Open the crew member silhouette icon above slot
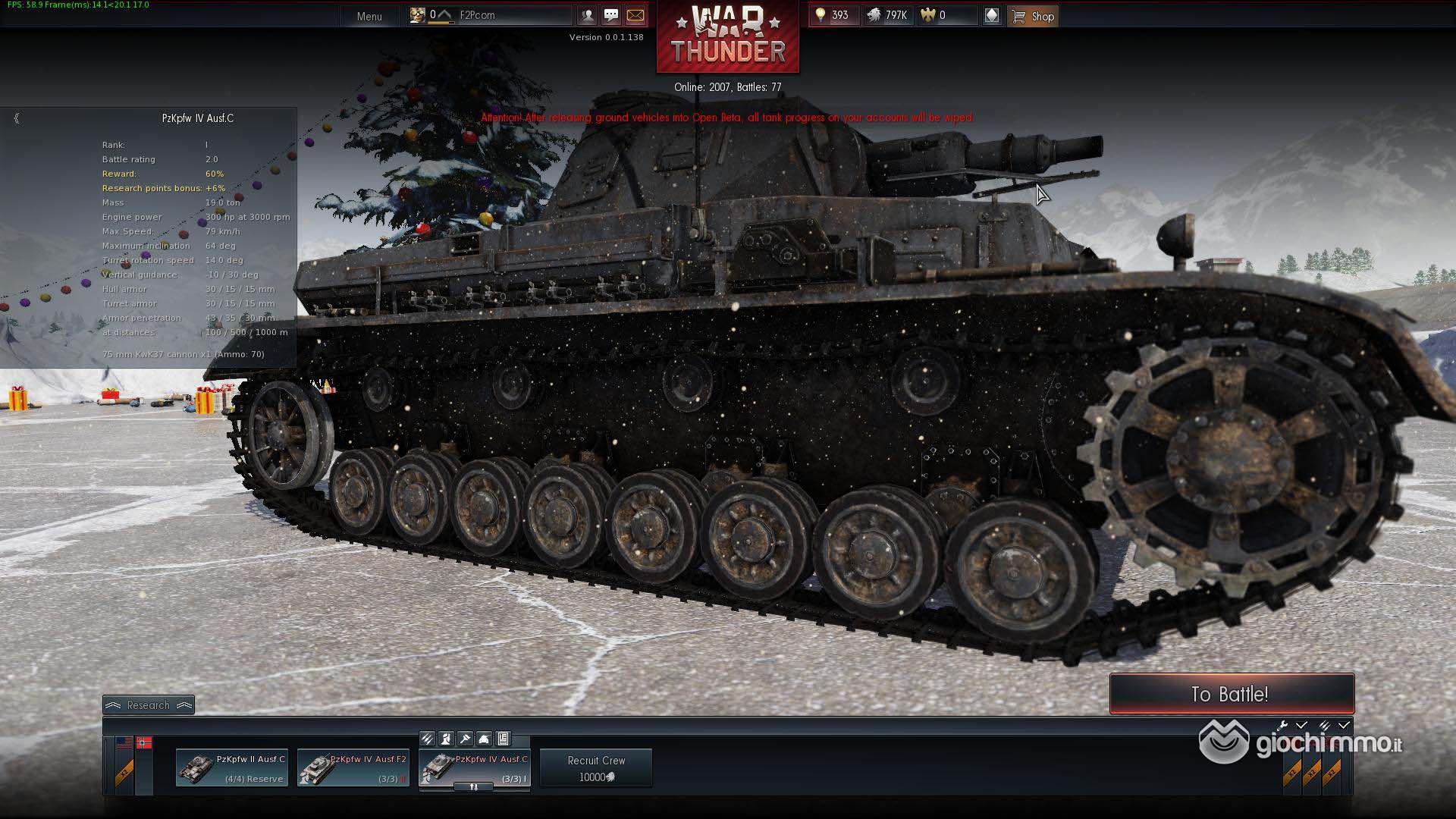 point(446,739)
